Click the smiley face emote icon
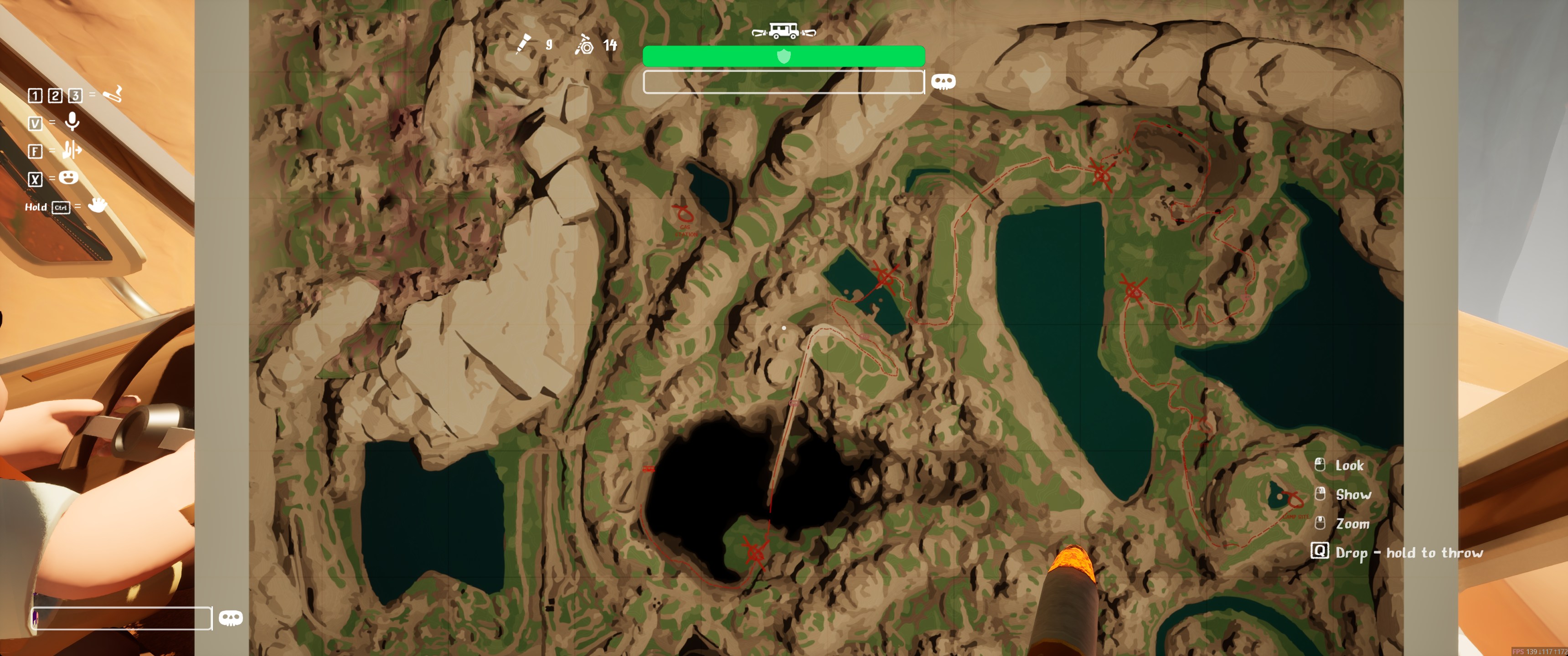This screenshot has height=656, width=1568. coord(69,178)
